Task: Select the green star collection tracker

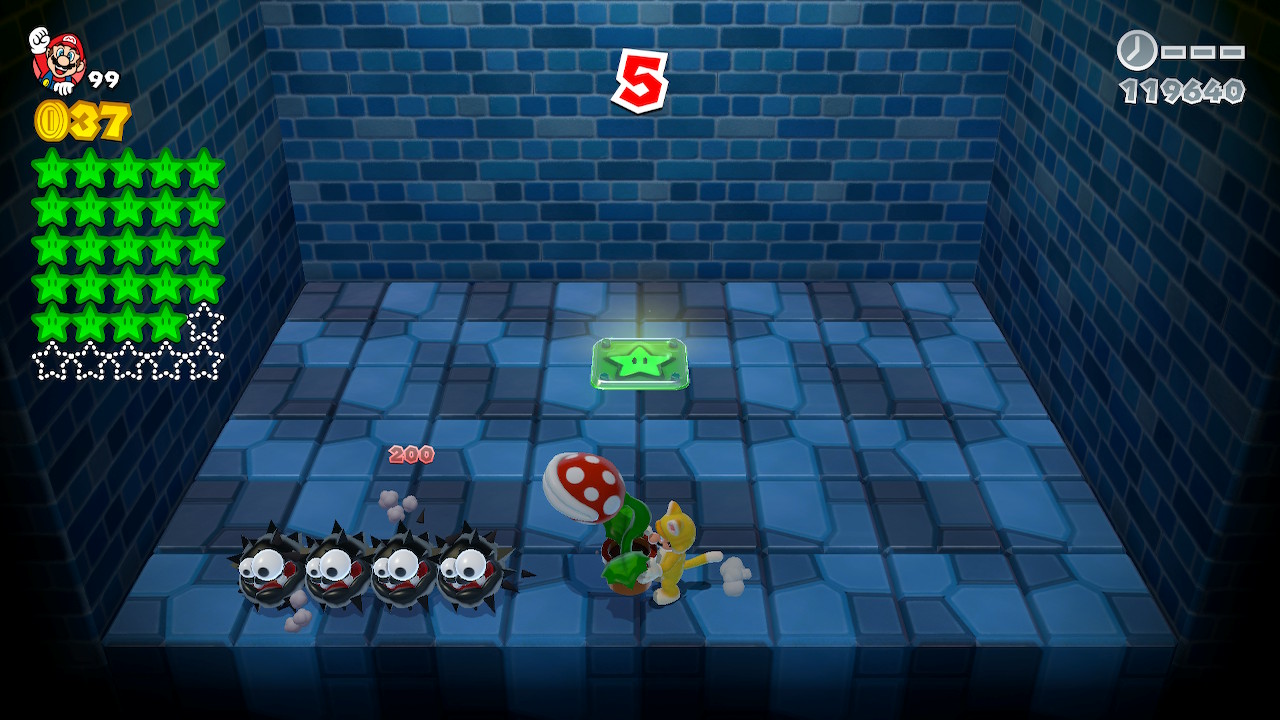Action: pos(128,265)
